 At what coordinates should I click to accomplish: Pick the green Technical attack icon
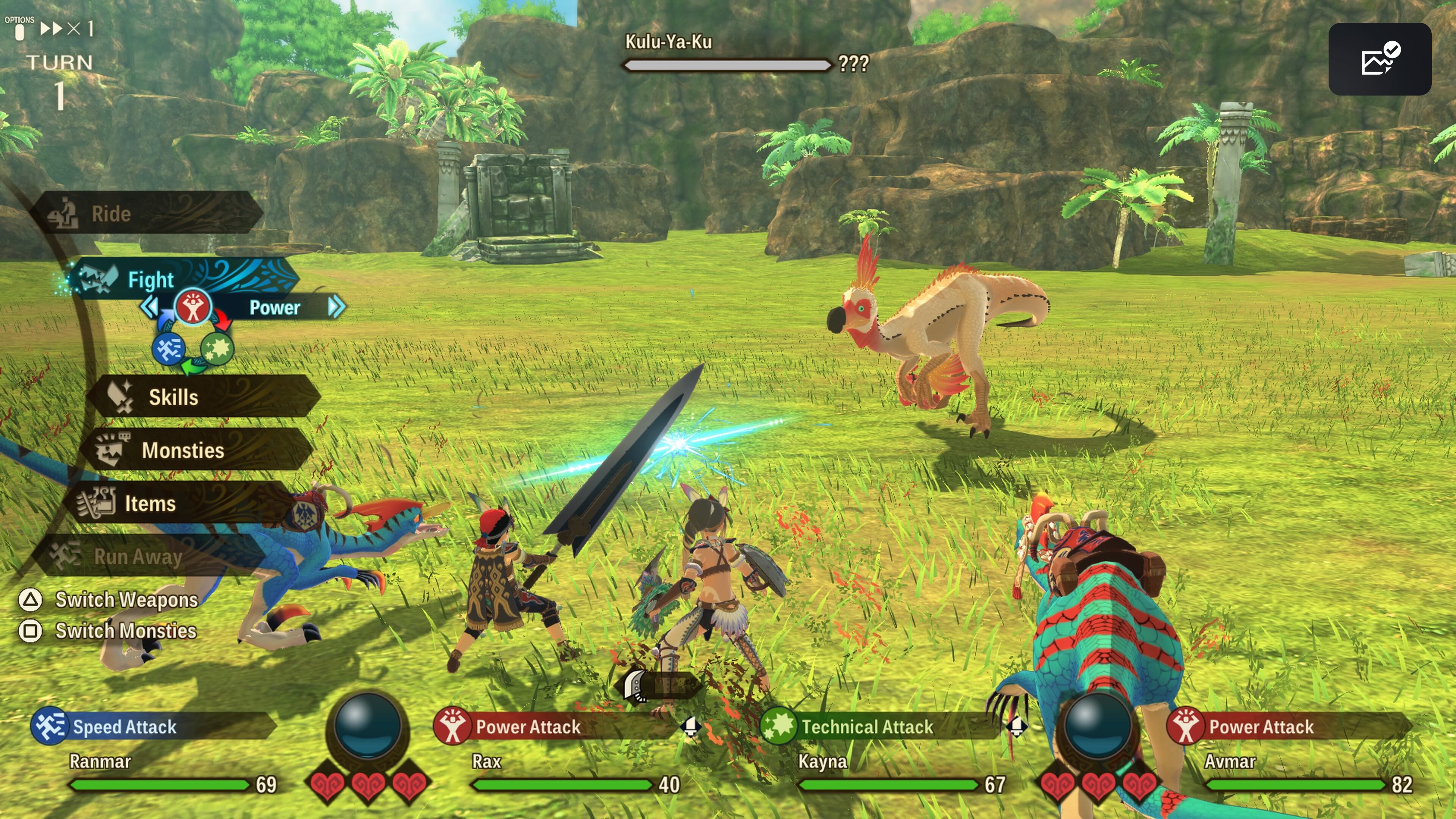click(x=217, y=349)
